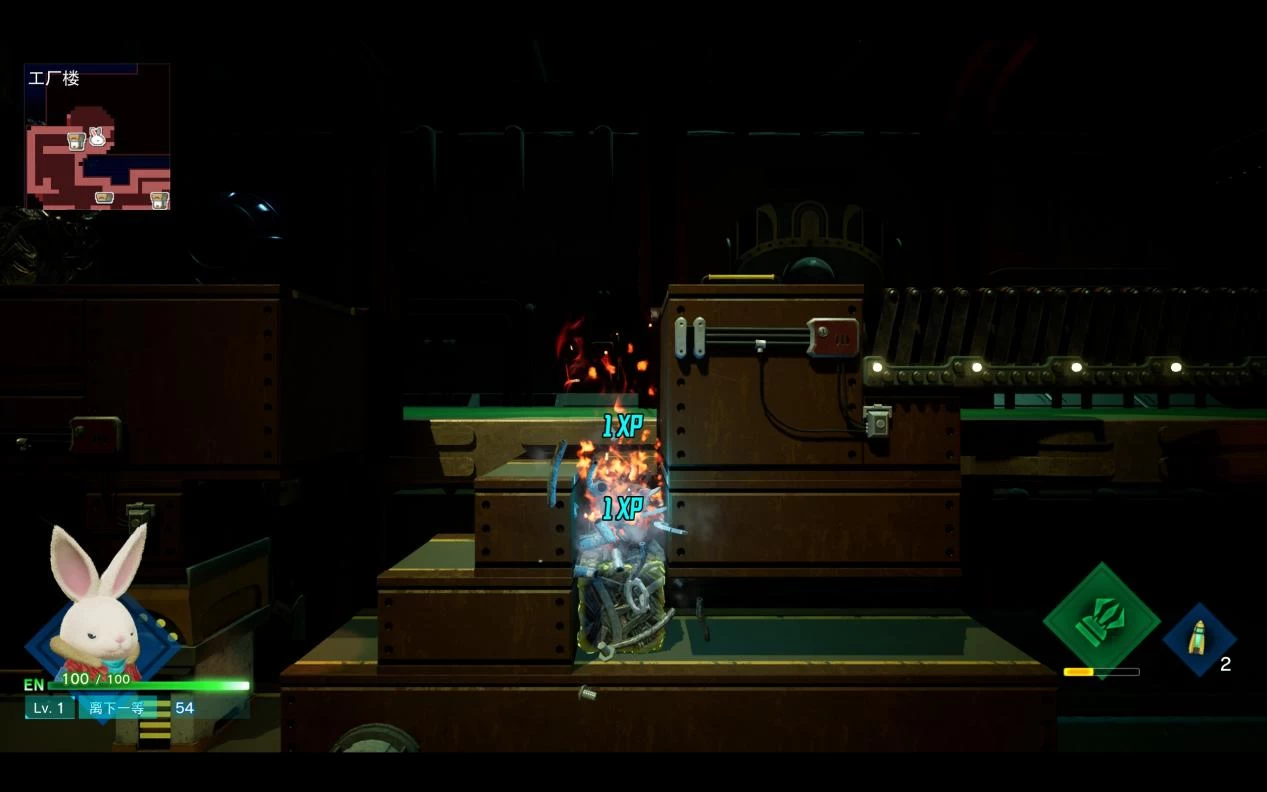Click the rabbit marker on the minimap
Viewport: 1267px width, 792px height.
(x=97, y=137)
